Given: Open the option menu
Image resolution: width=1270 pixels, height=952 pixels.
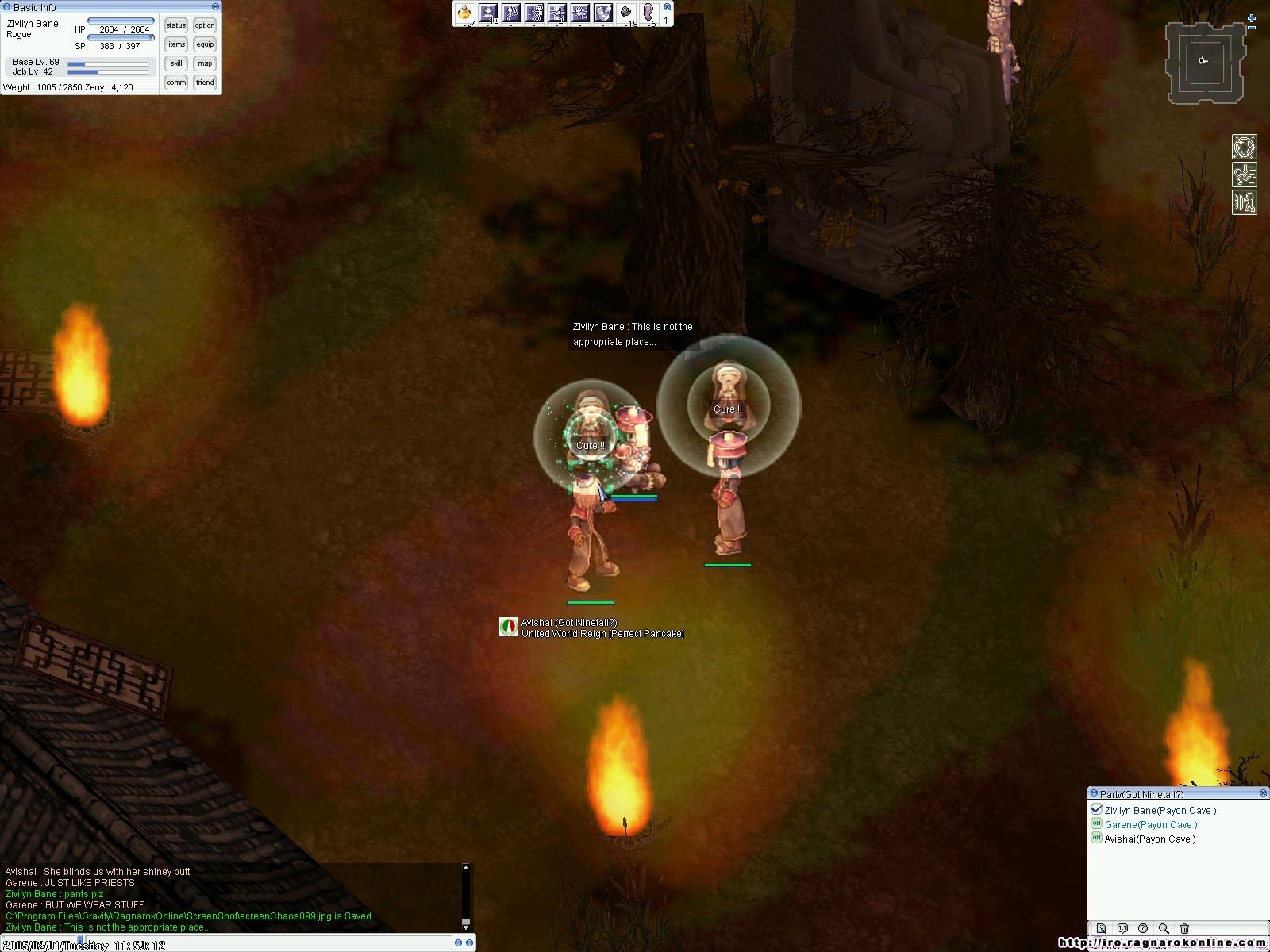Looking at the screenshot, I should pos(205,25).
